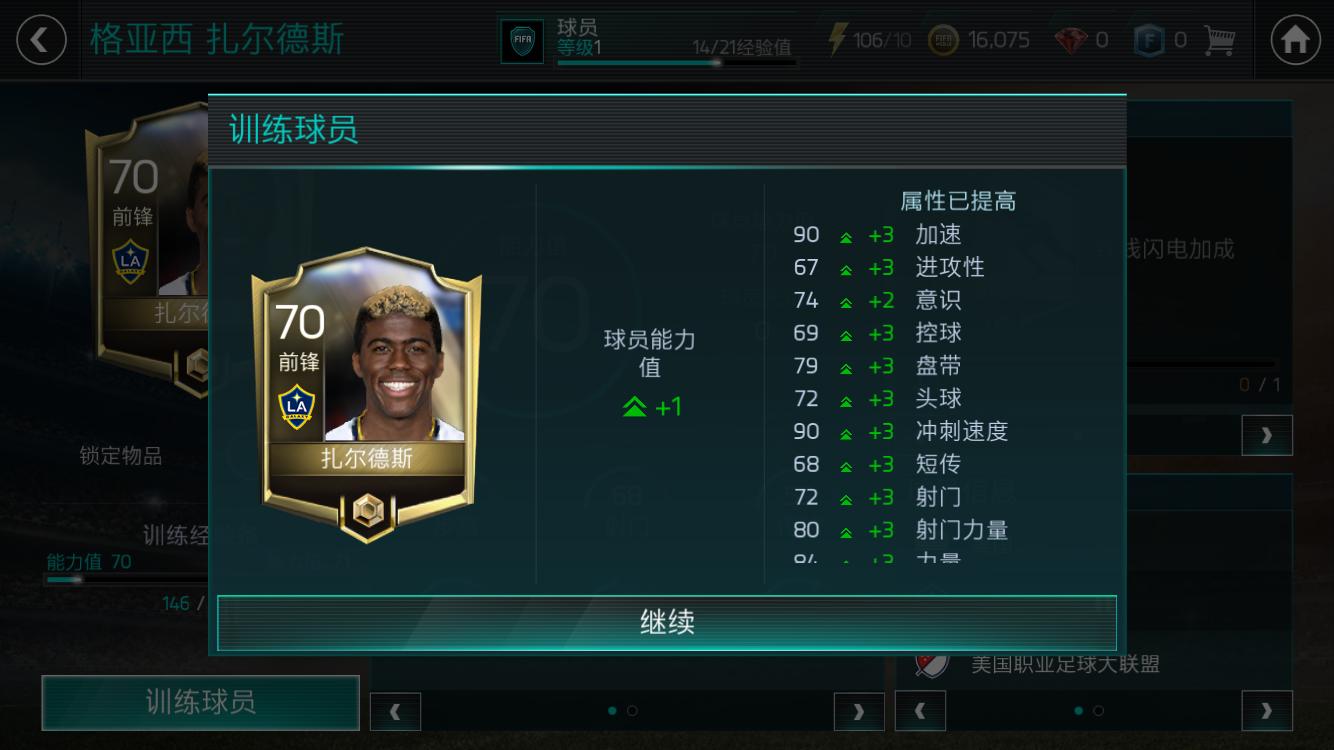This screenshot has width=1334, height=750.
Task: Open the shopping cart store
Action: point(1219,38)
